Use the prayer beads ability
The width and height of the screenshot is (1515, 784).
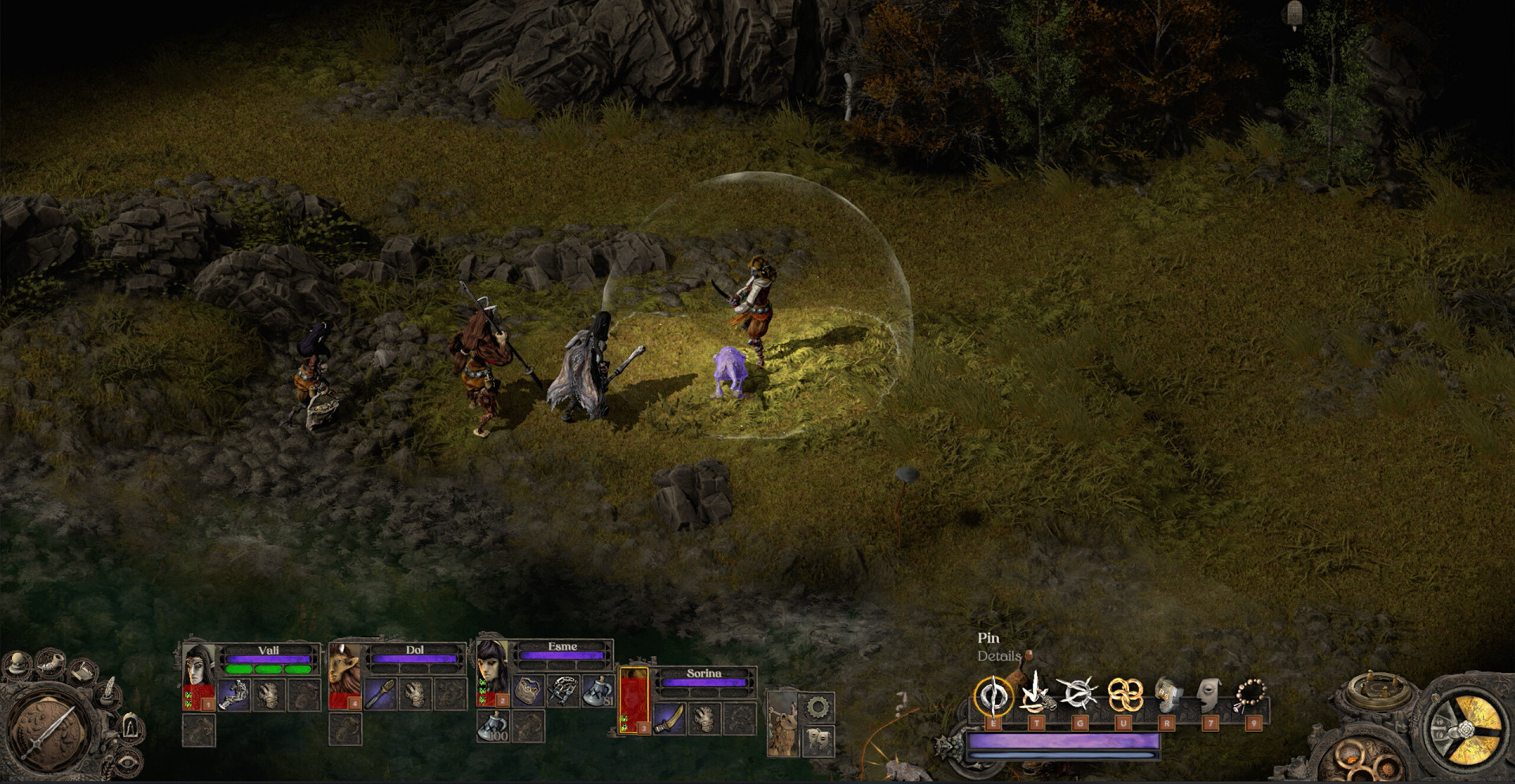1250,695
